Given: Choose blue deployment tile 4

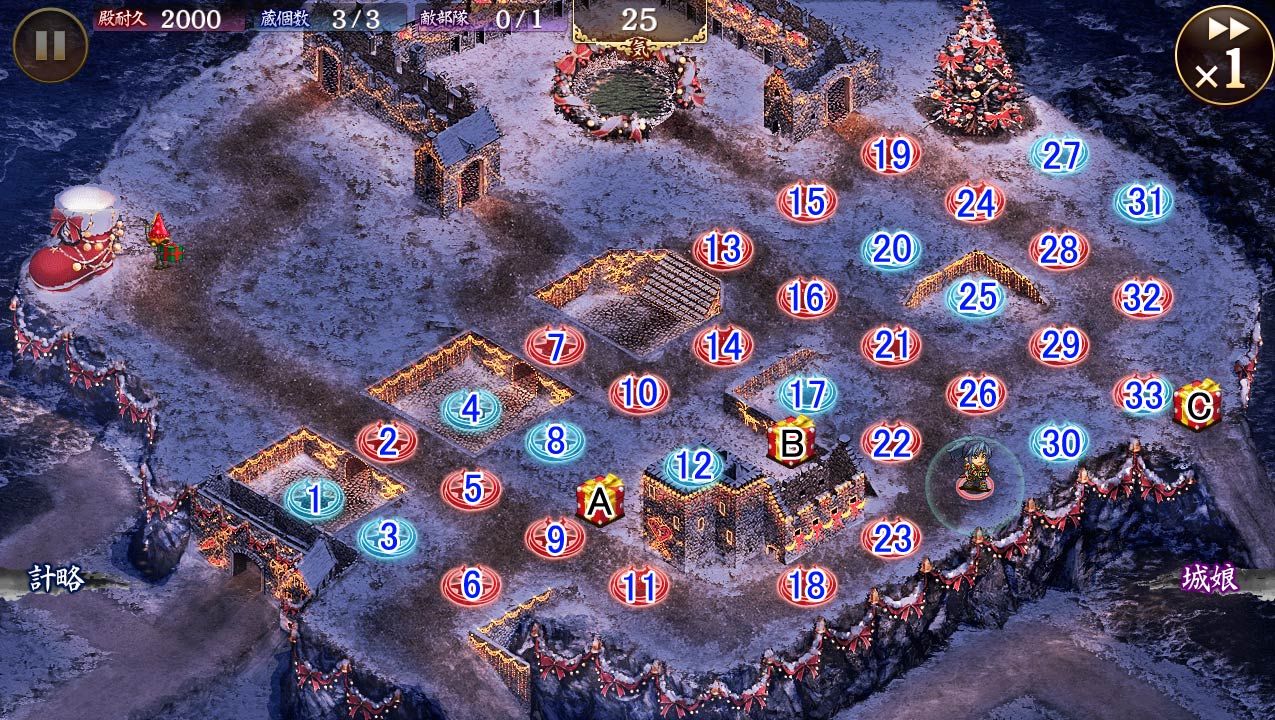Looking at the screenshot, I should (471, 408).
